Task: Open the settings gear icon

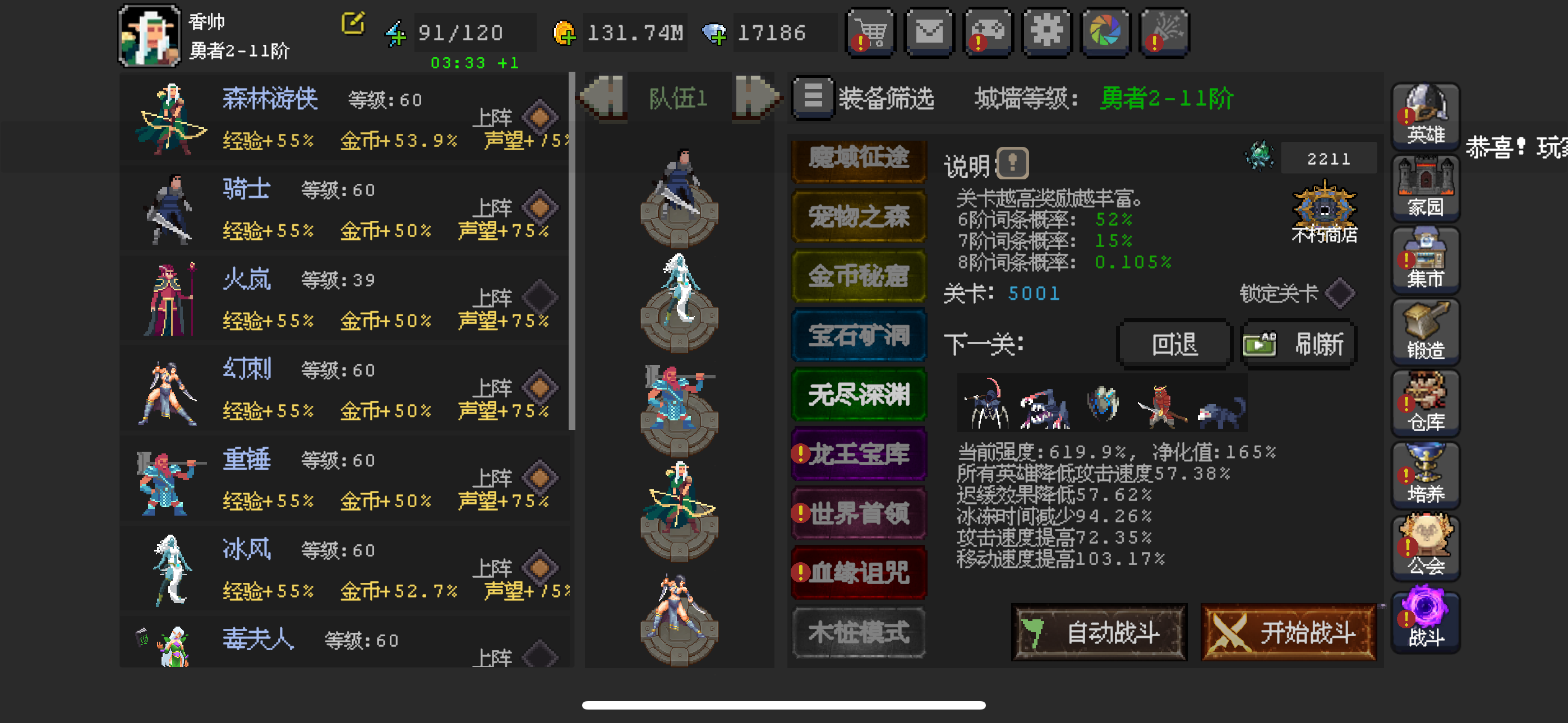Action: [1046, 33]
